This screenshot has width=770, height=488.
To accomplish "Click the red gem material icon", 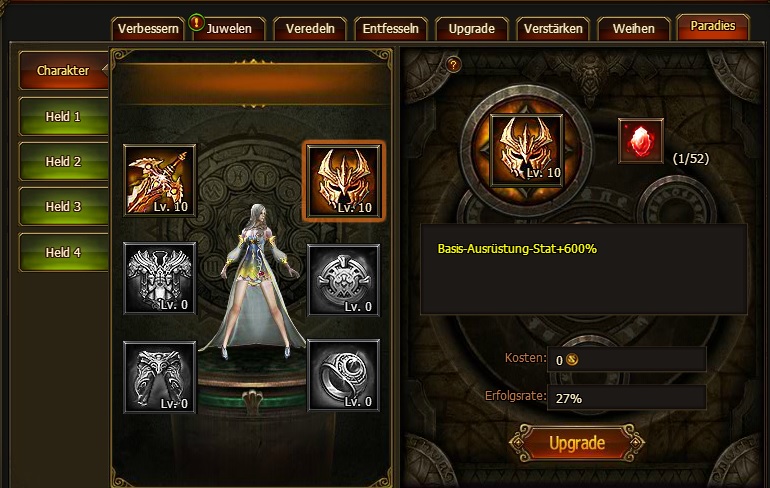I will (640, 141).
